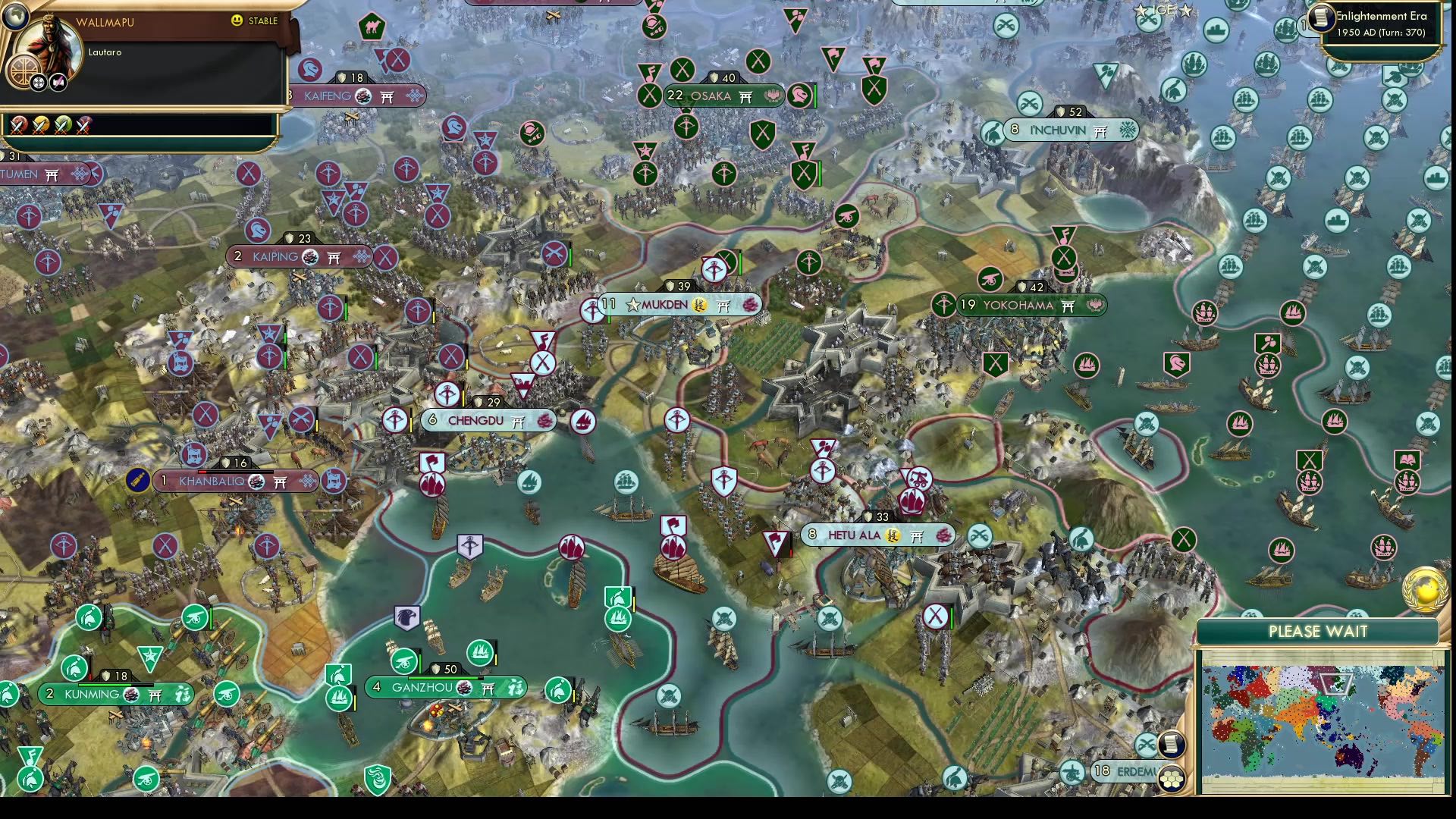Click the production icon on Chengdu's banner
The width and height of the screenshot is (1456, 819).
point(544,422)
